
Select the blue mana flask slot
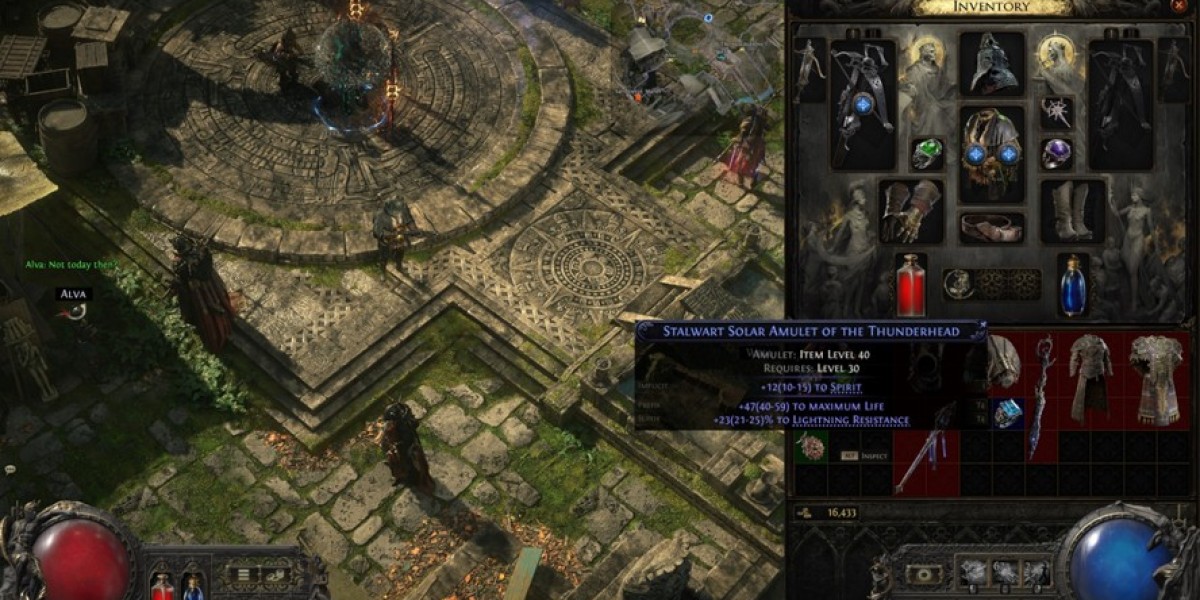coord(1073,284)
